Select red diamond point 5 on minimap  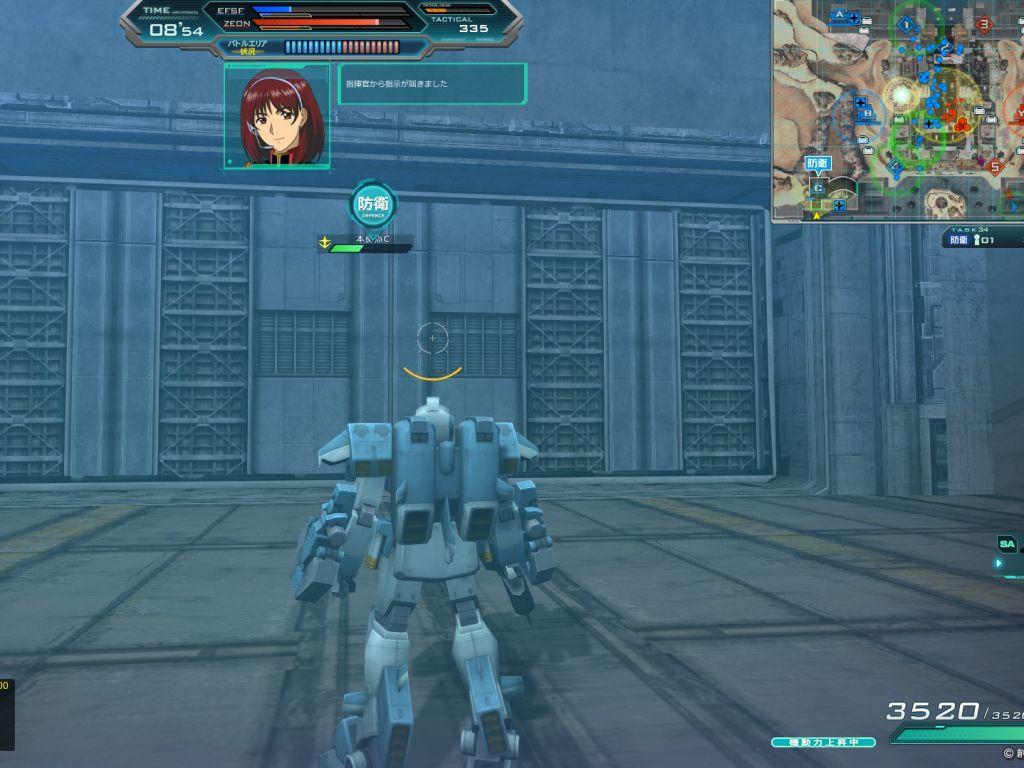pos(994,167)
